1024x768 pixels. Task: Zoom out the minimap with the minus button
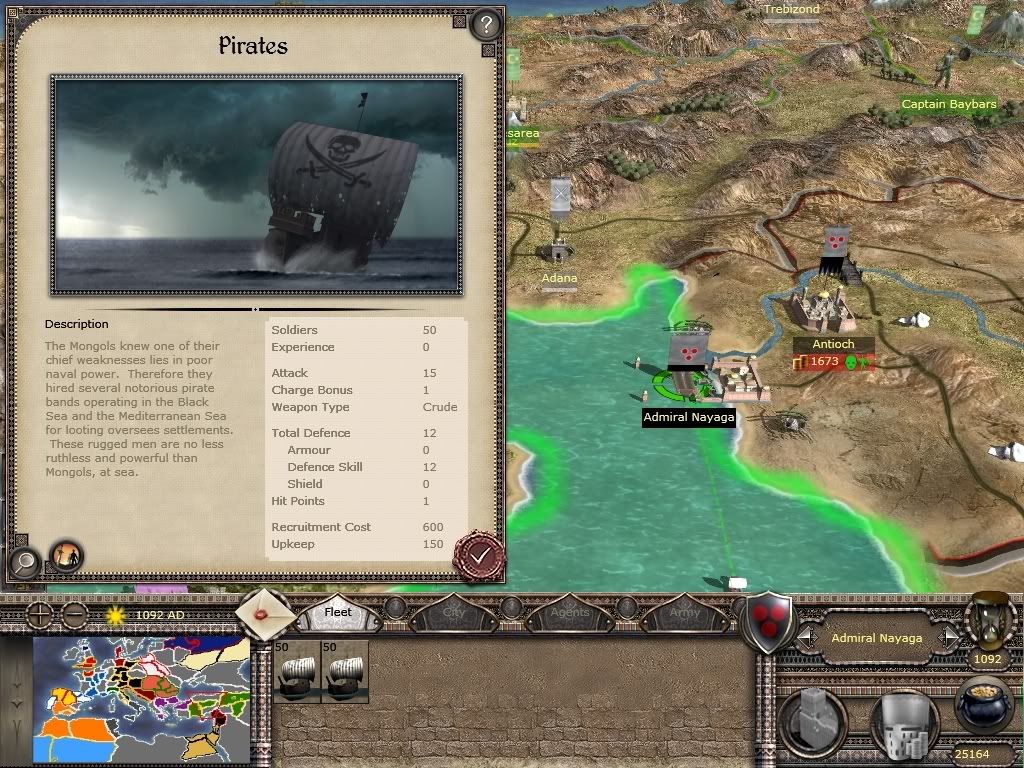click(74, 614)
